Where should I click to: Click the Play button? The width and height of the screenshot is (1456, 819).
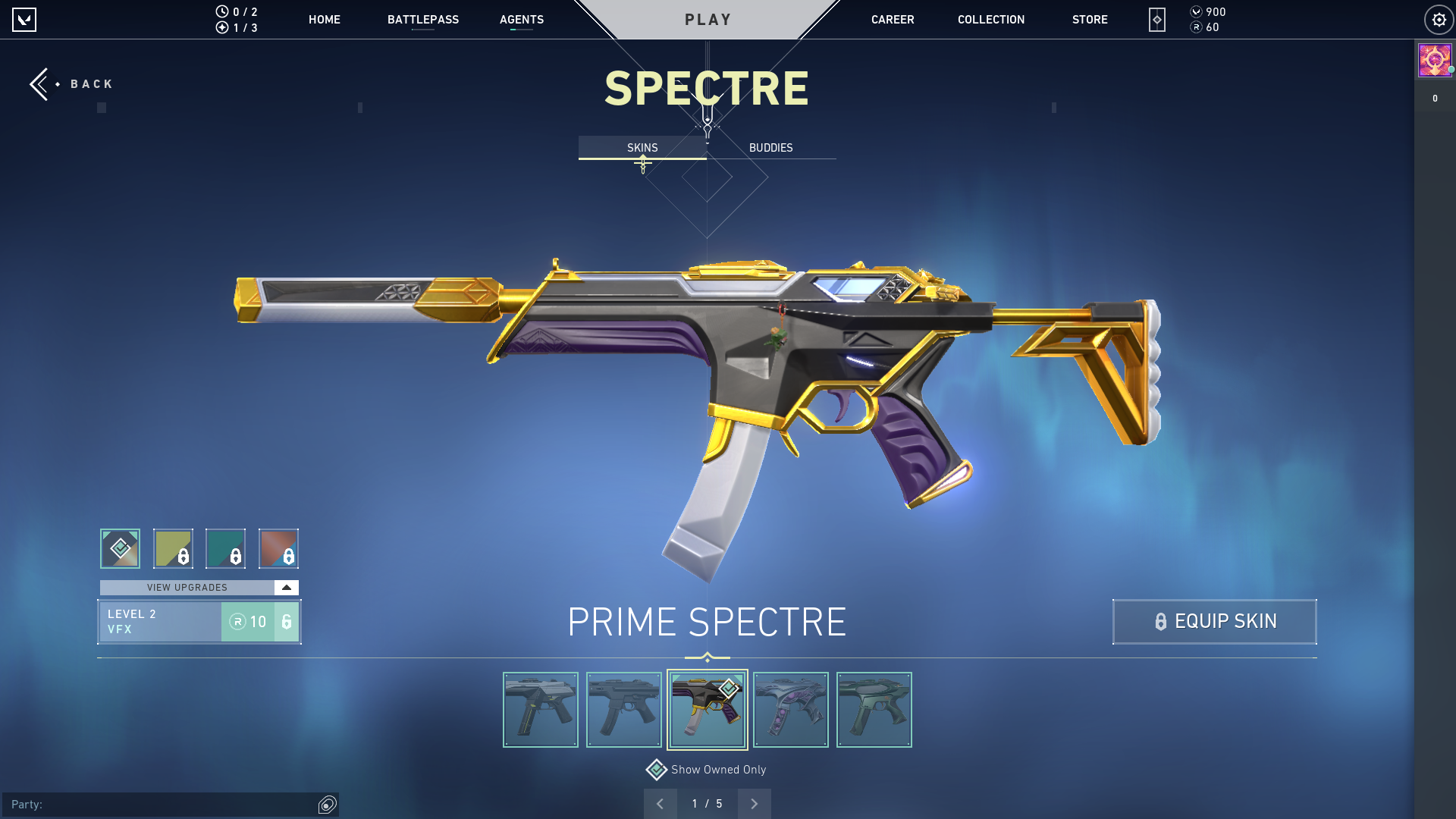[x=708, y=20]
